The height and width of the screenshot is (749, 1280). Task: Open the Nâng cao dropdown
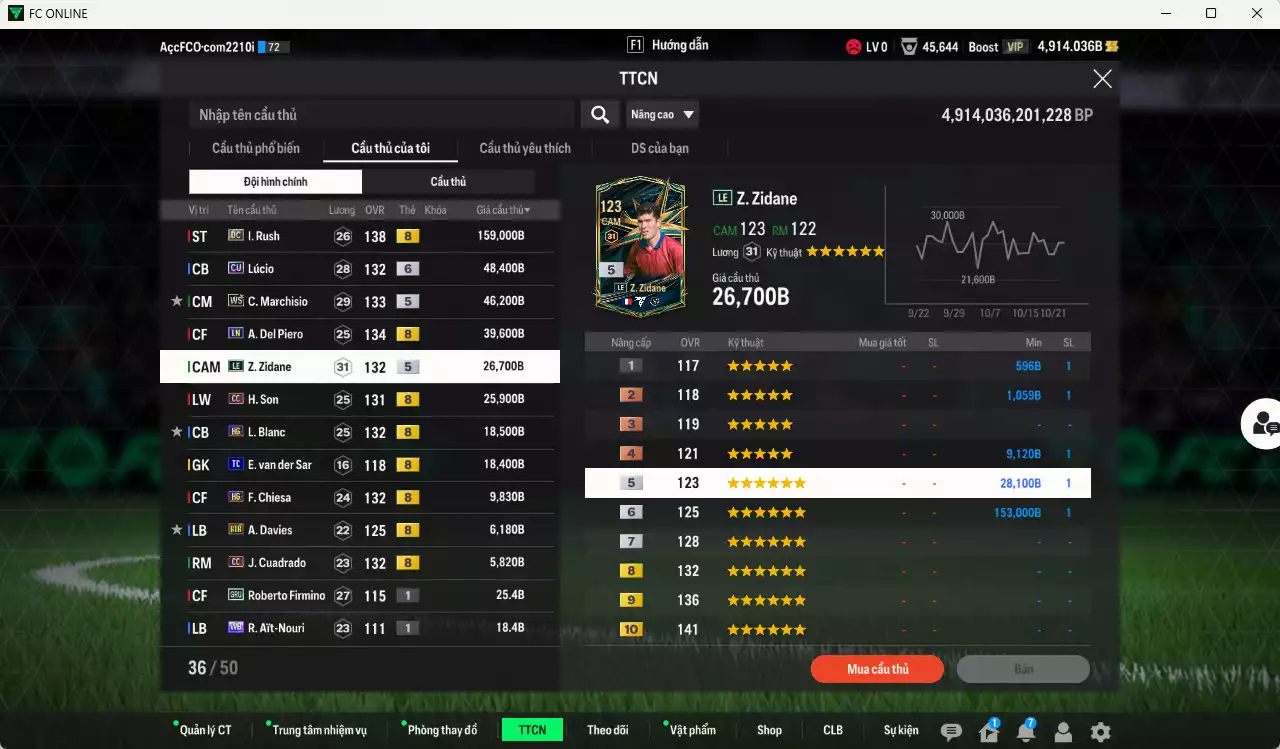click(662, 115)
